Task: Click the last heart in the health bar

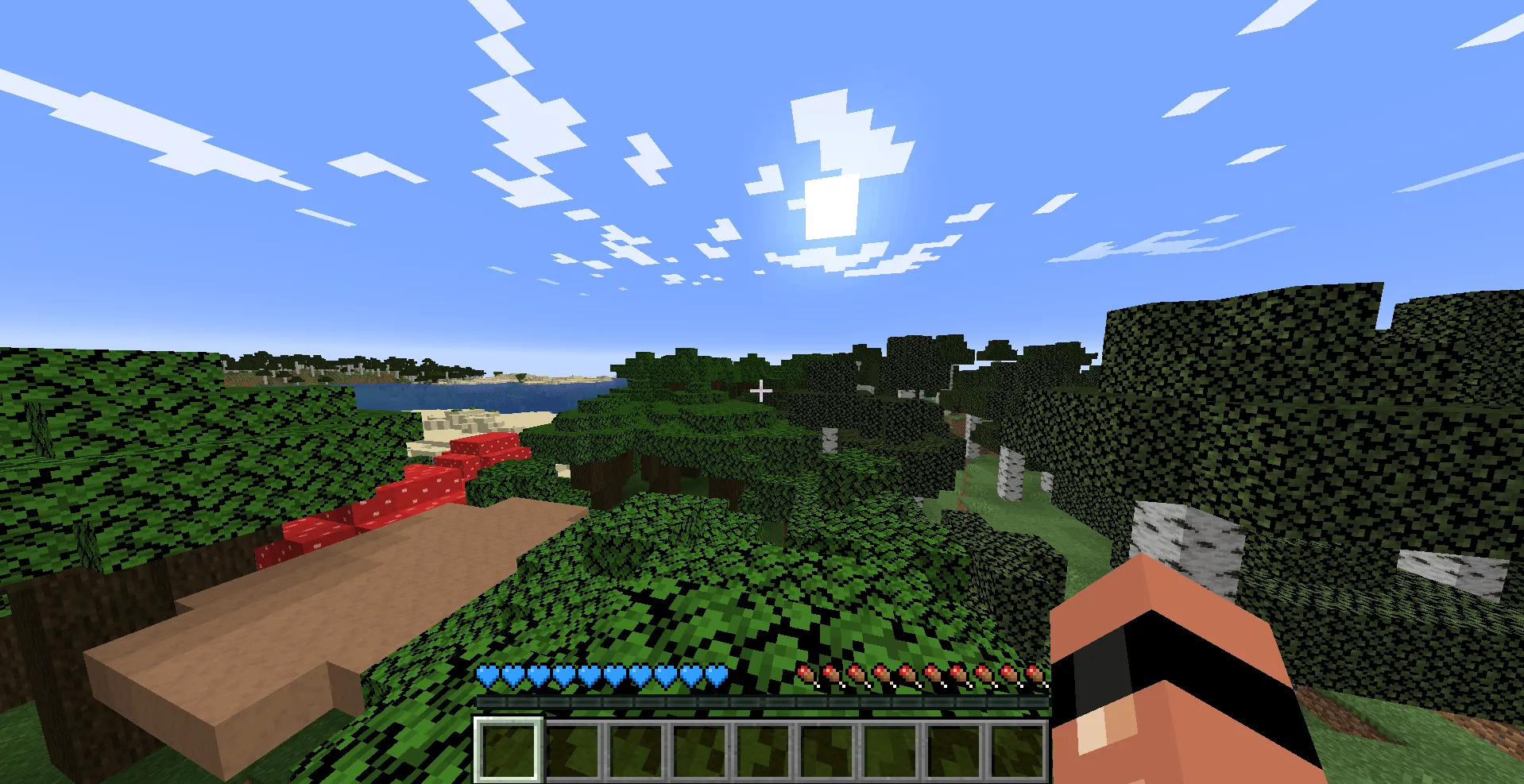Action: point(718,674)
